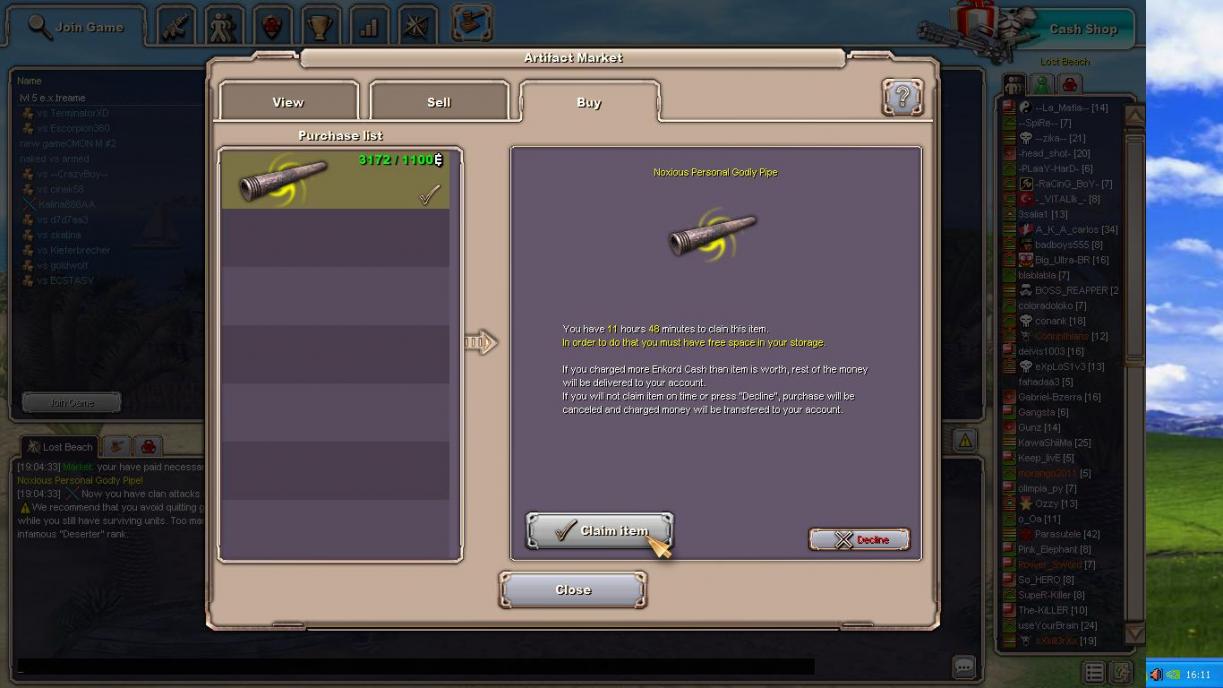Decline the pipe purchase

click(859, 540)
